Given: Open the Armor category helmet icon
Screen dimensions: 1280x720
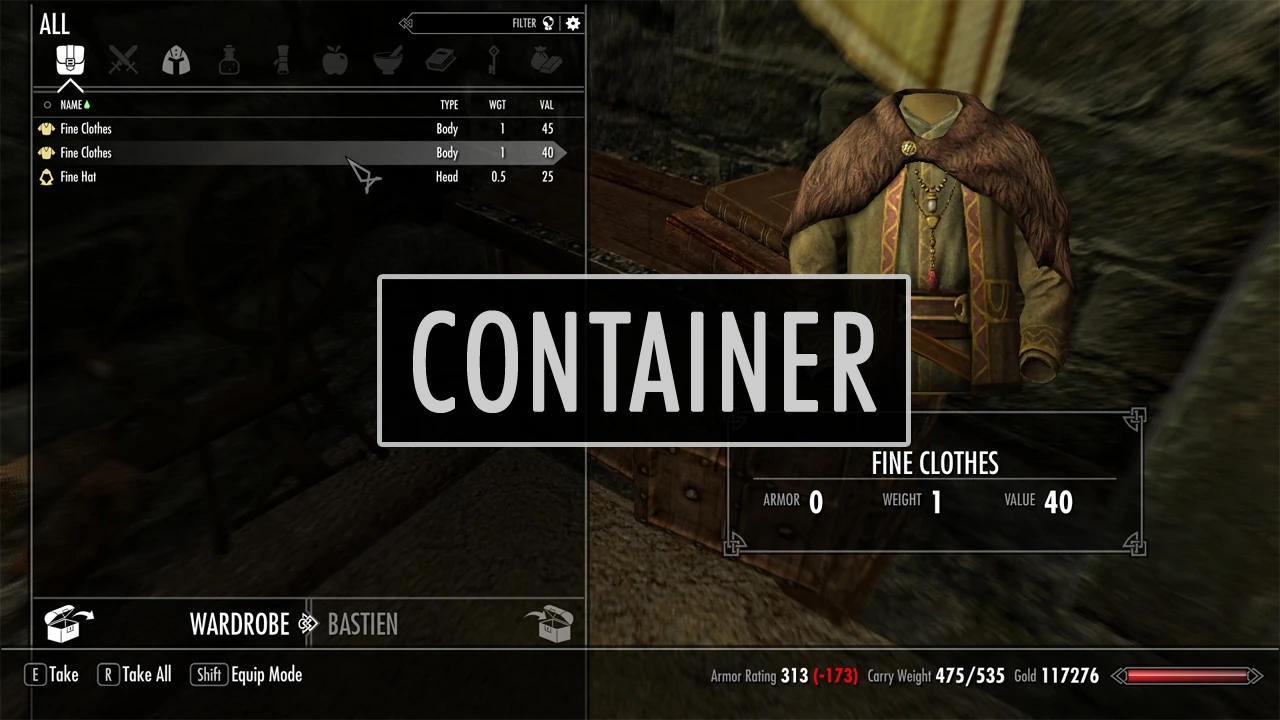Looking at the screenshot, I should tap(176, 60).
